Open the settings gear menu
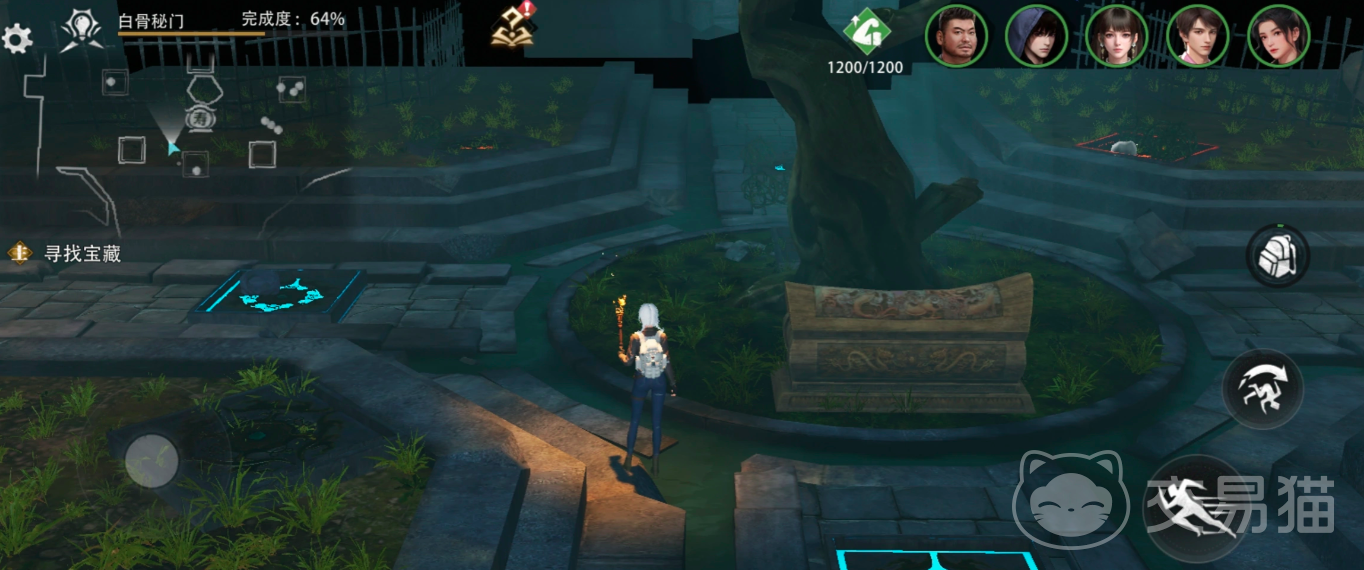 [17, 40]
